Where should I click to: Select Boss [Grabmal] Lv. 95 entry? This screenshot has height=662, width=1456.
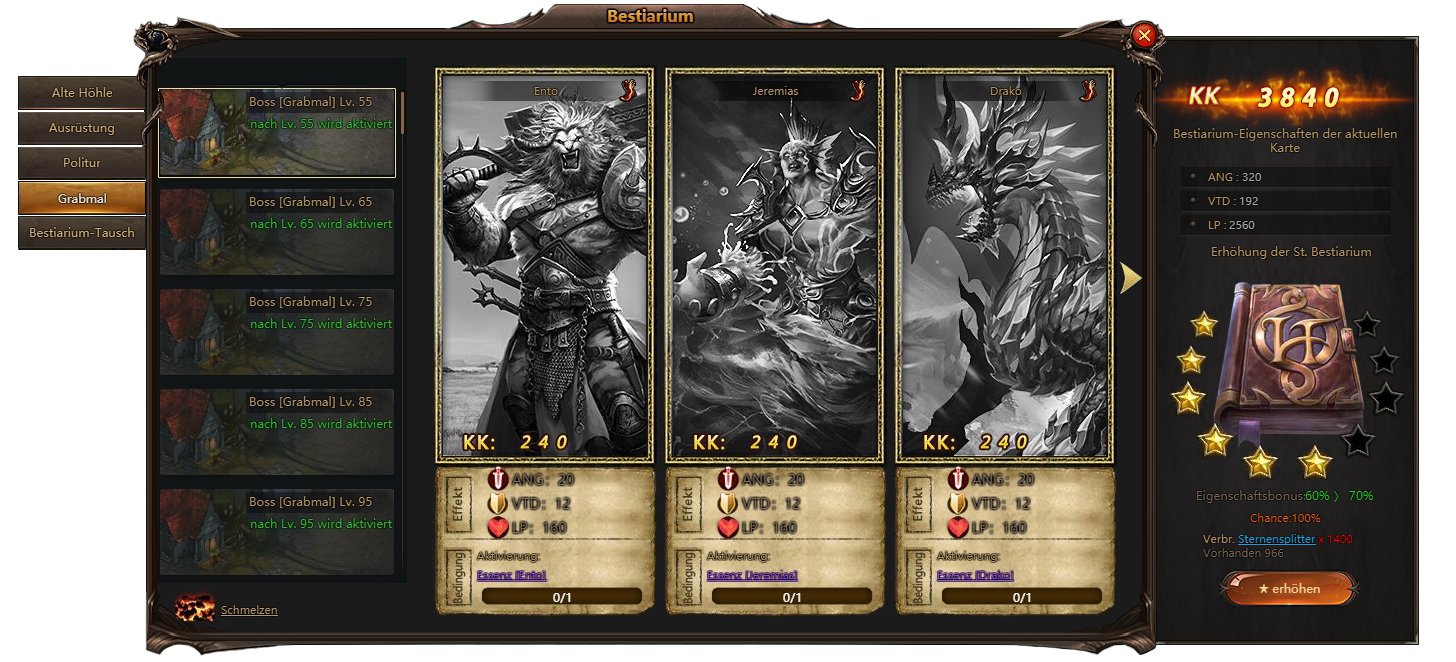click(277, 530)
